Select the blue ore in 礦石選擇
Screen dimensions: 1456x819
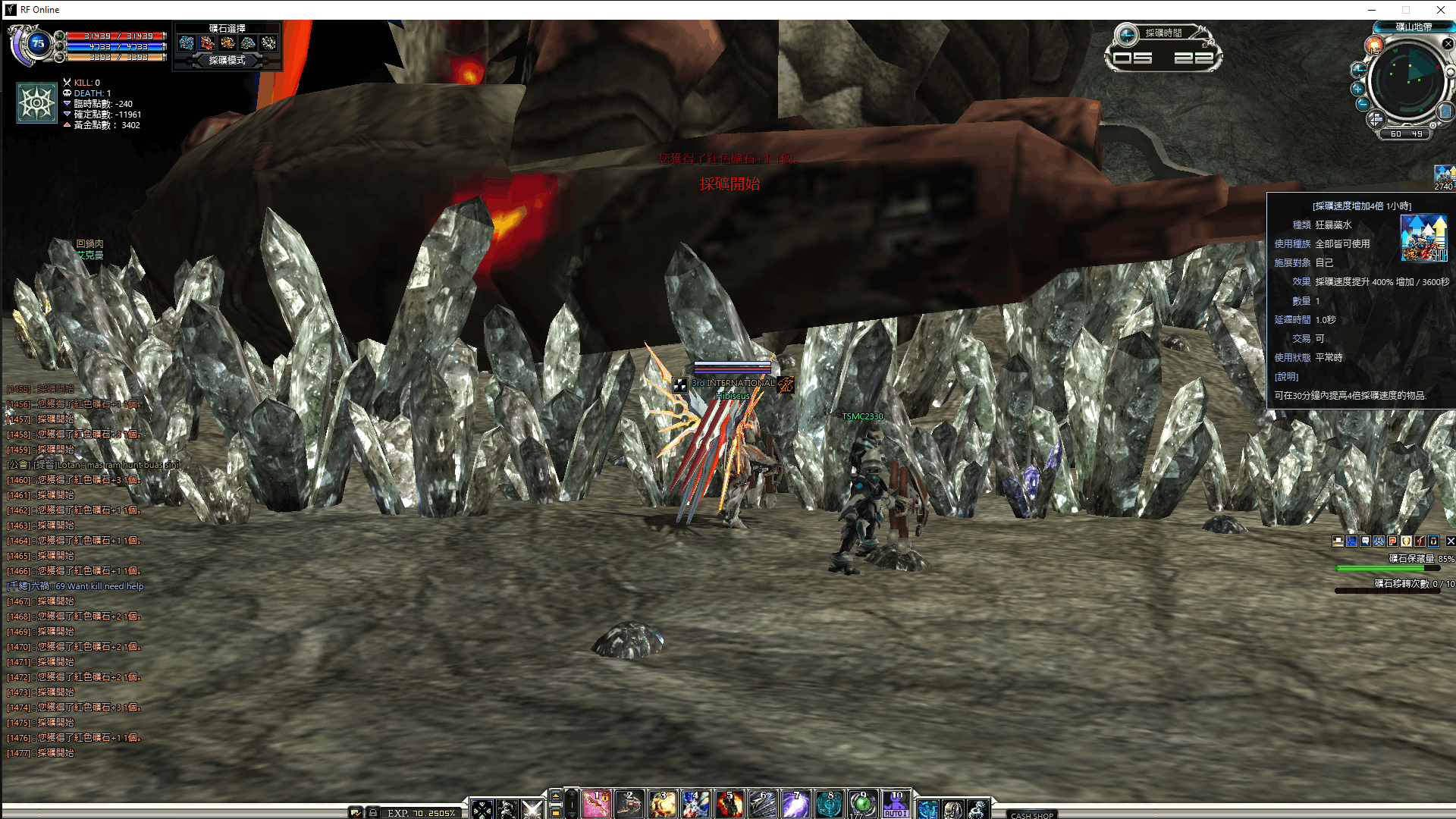tap(187, 43)
